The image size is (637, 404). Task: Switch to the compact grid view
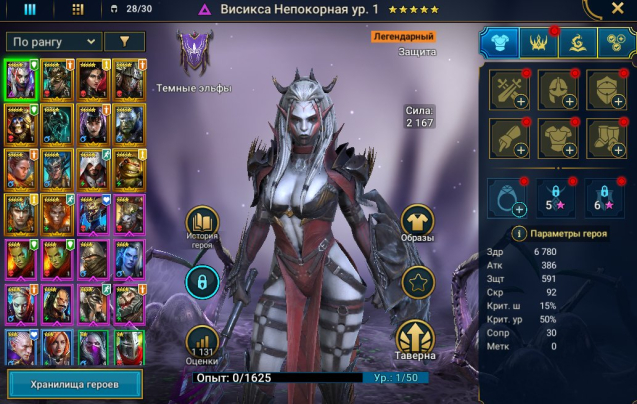78,9
